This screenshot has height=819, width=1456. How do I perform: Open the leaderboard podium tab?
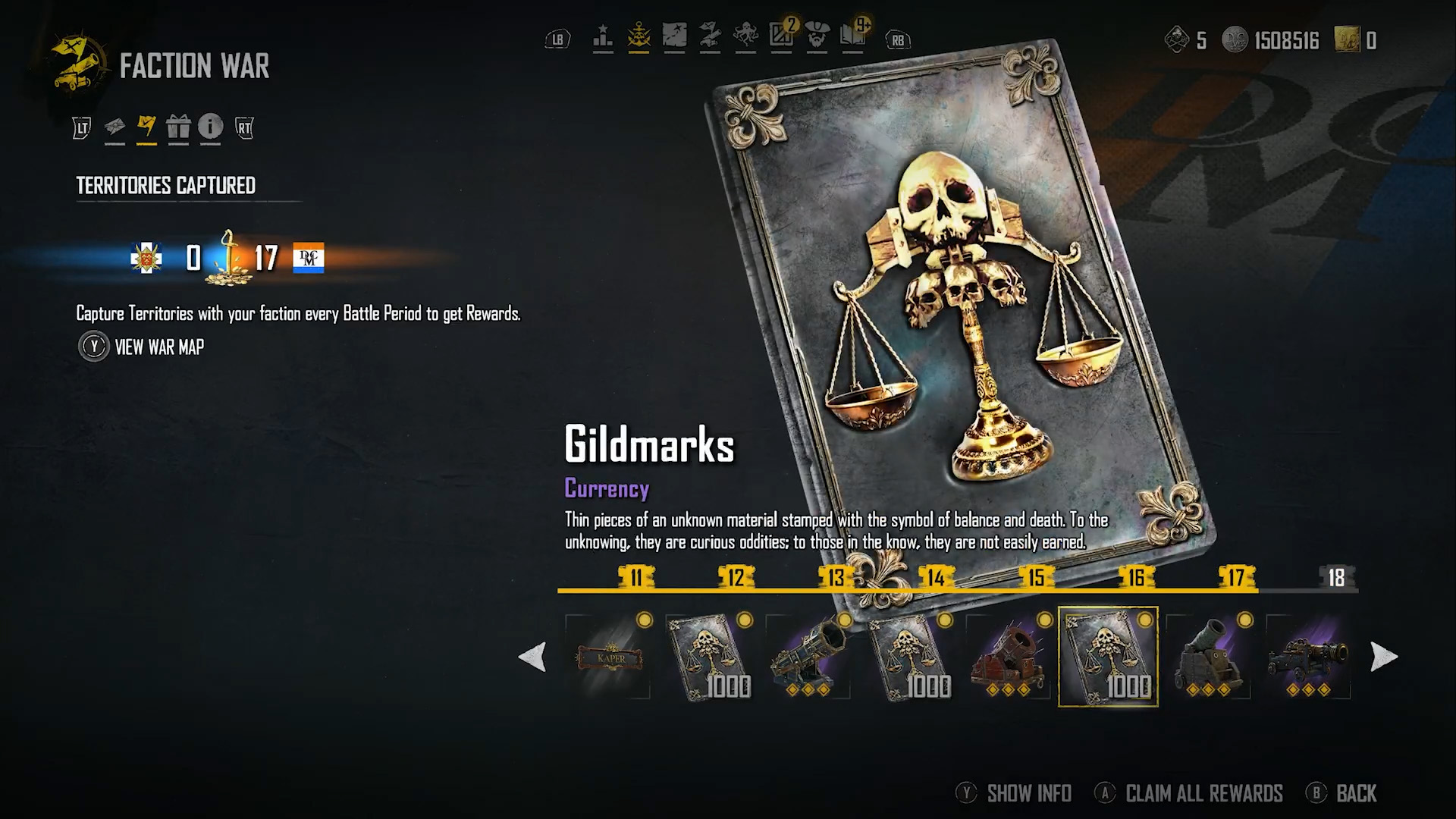603,37
